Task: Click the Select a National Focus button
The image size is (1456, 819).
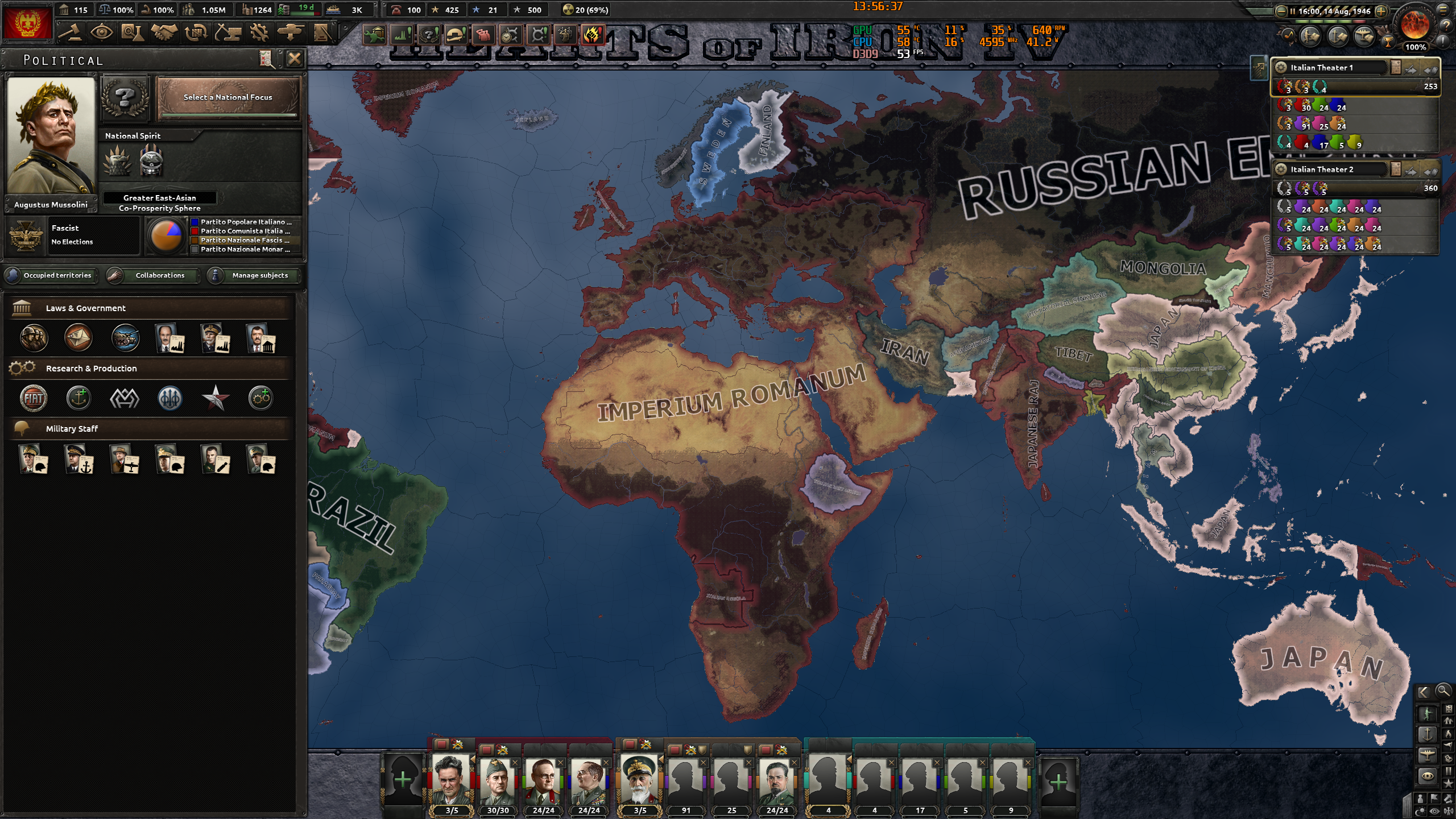Action: (x=227, y=98)
